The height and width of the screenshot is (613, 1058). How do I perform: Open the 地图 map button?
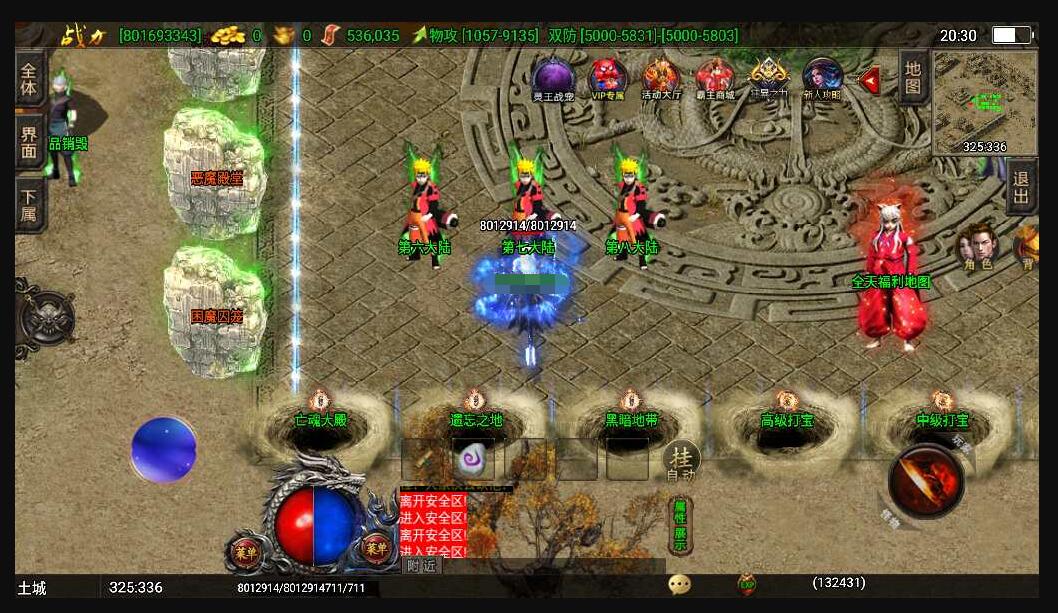pyautogui.click(x=913, y=77)
